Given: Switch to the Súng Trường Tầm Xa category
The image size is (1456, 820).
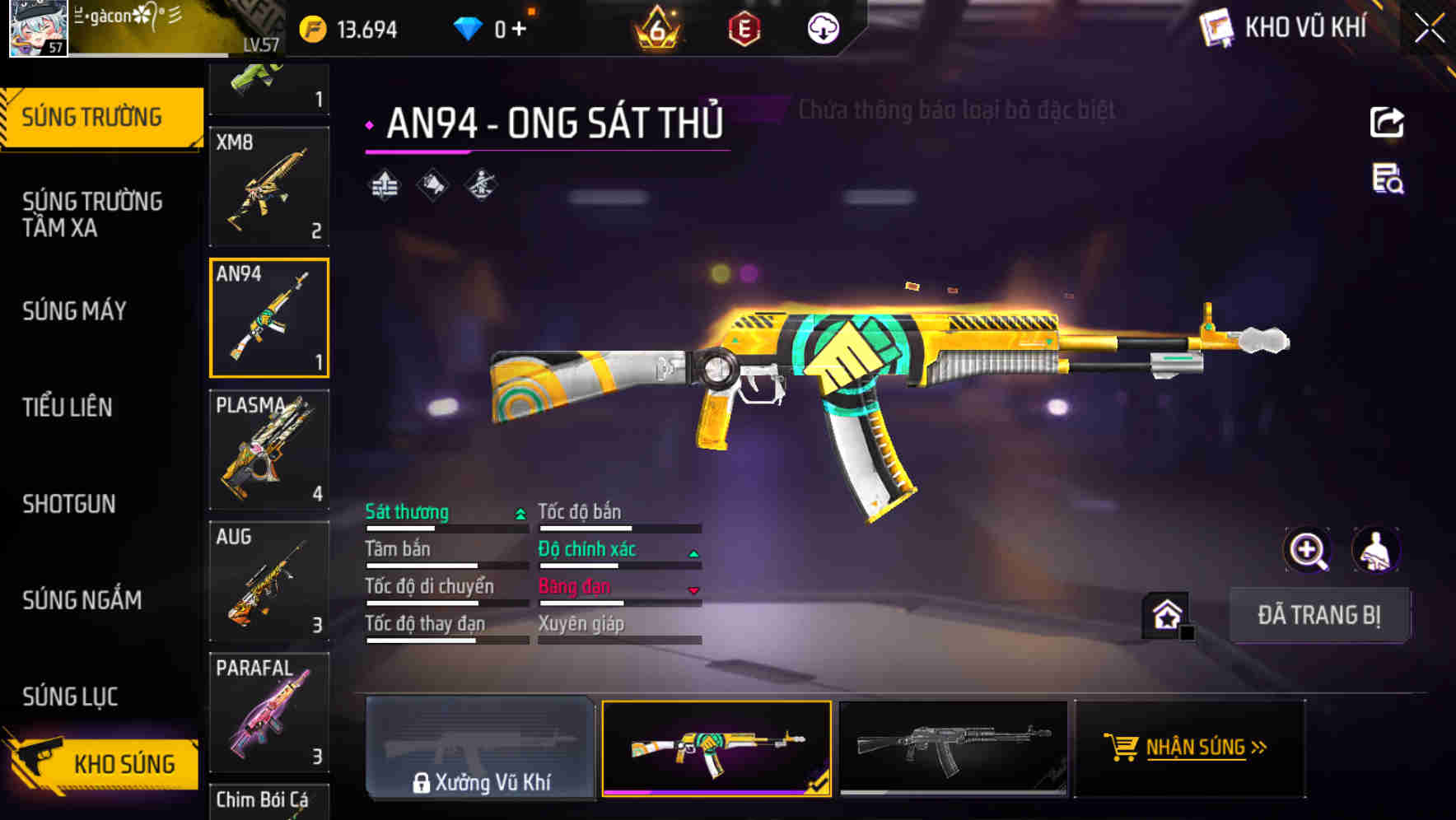Looking at the screenshot, I should click(92, 214).
